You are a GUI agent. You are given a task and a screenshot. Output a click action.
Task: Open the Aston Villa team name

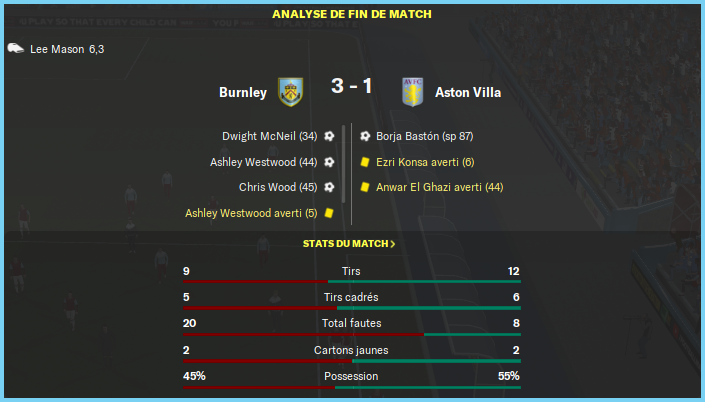click(468, 93)
